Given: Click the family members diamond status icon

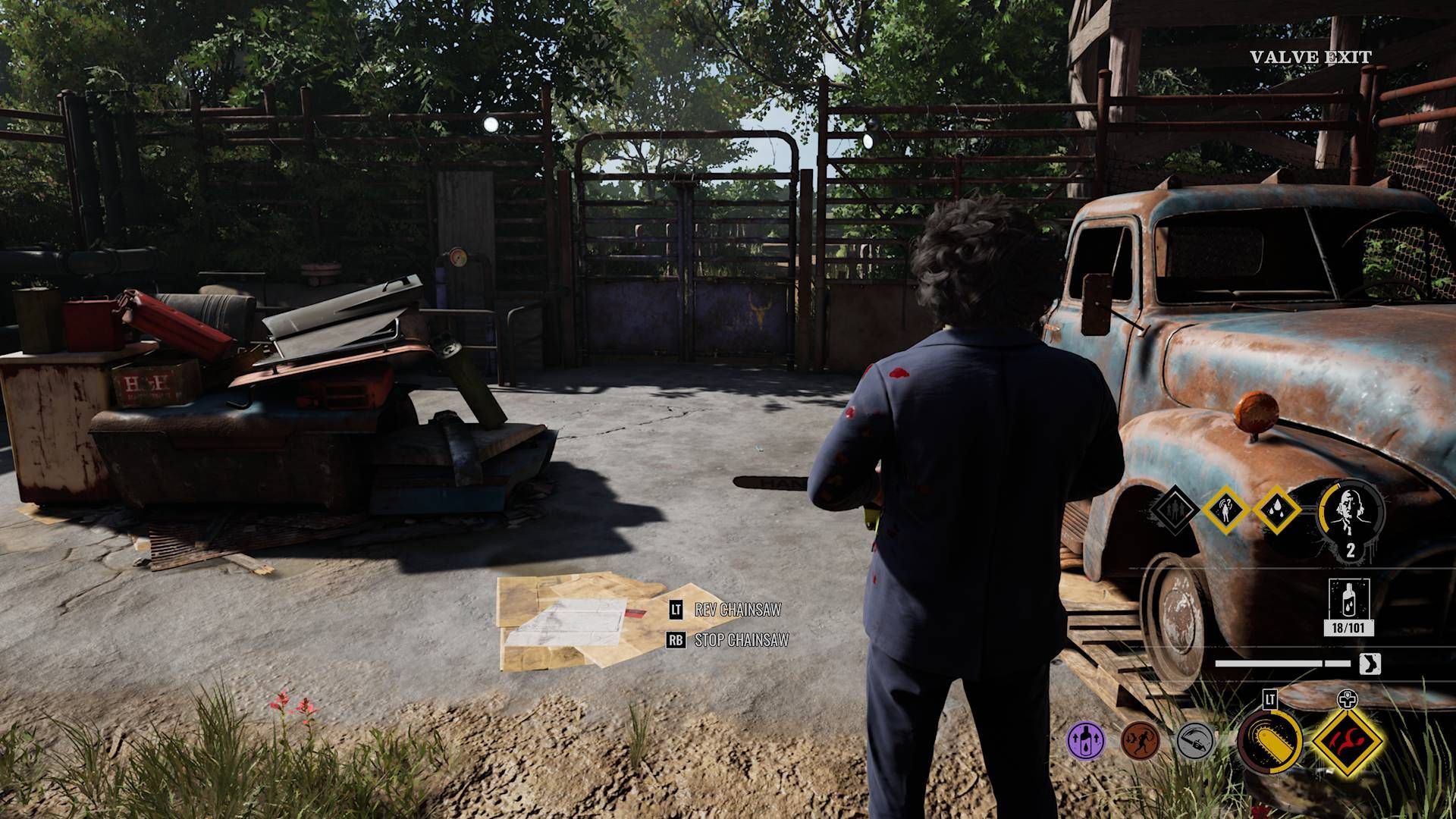Looking at the screenshot, I should pyautogui.click(x=1176, y=510).
